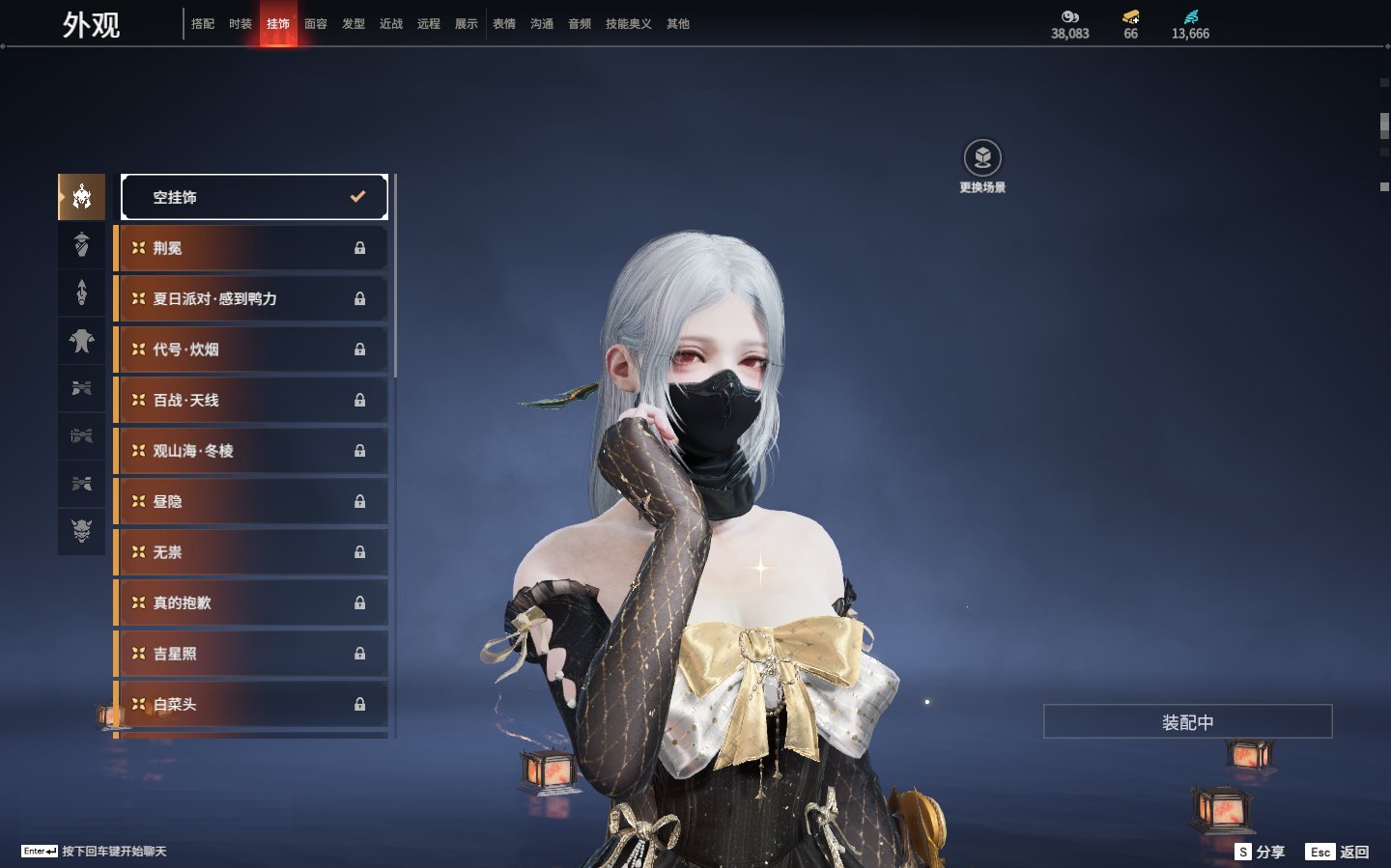Choose the 百战·天线 accessory
The image size is (1391, 868).
251,401
